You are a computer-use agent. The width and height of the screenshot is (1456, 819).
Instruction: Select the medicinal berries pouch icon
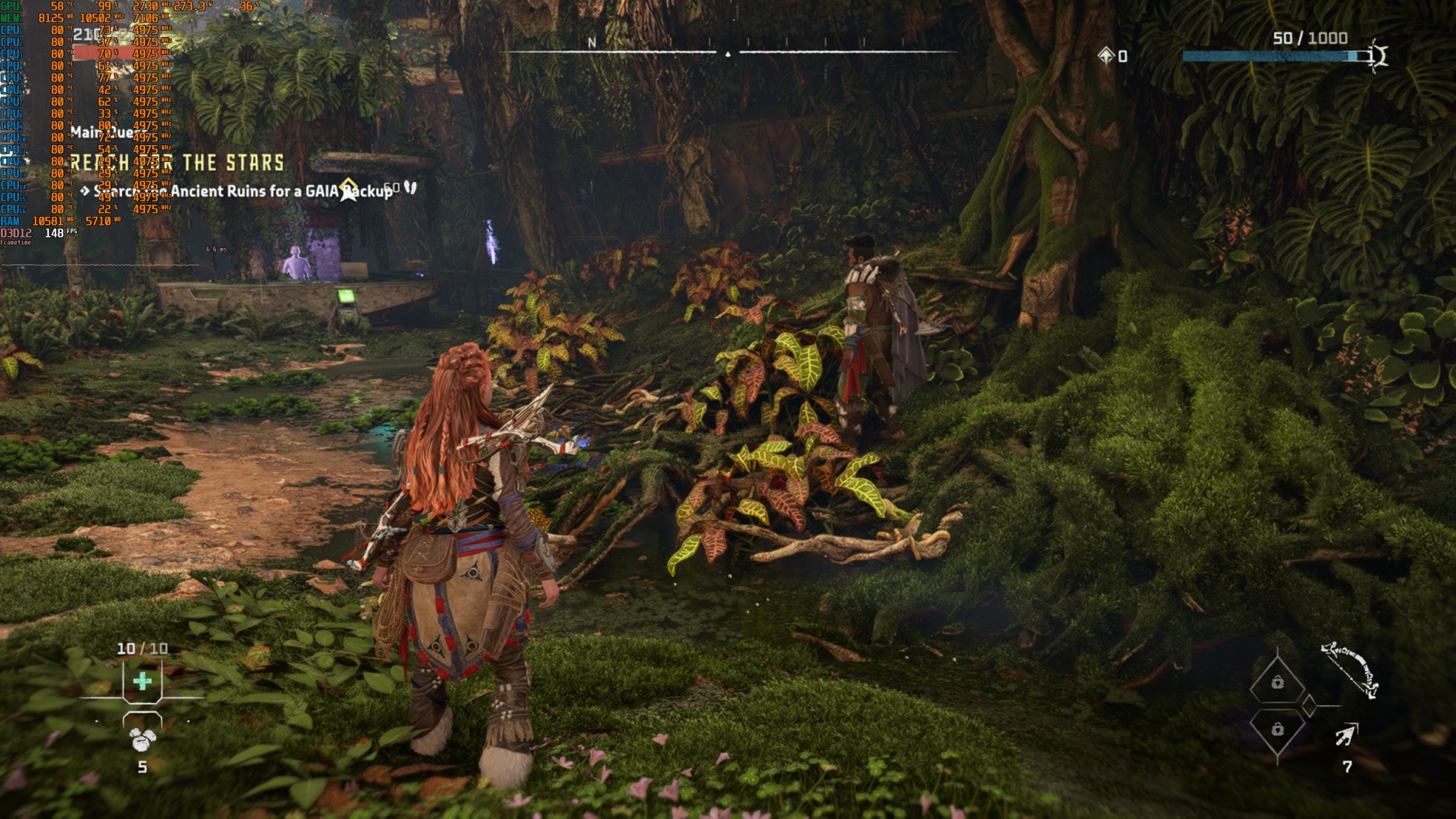pyautogui.click(x=142, y=739)
